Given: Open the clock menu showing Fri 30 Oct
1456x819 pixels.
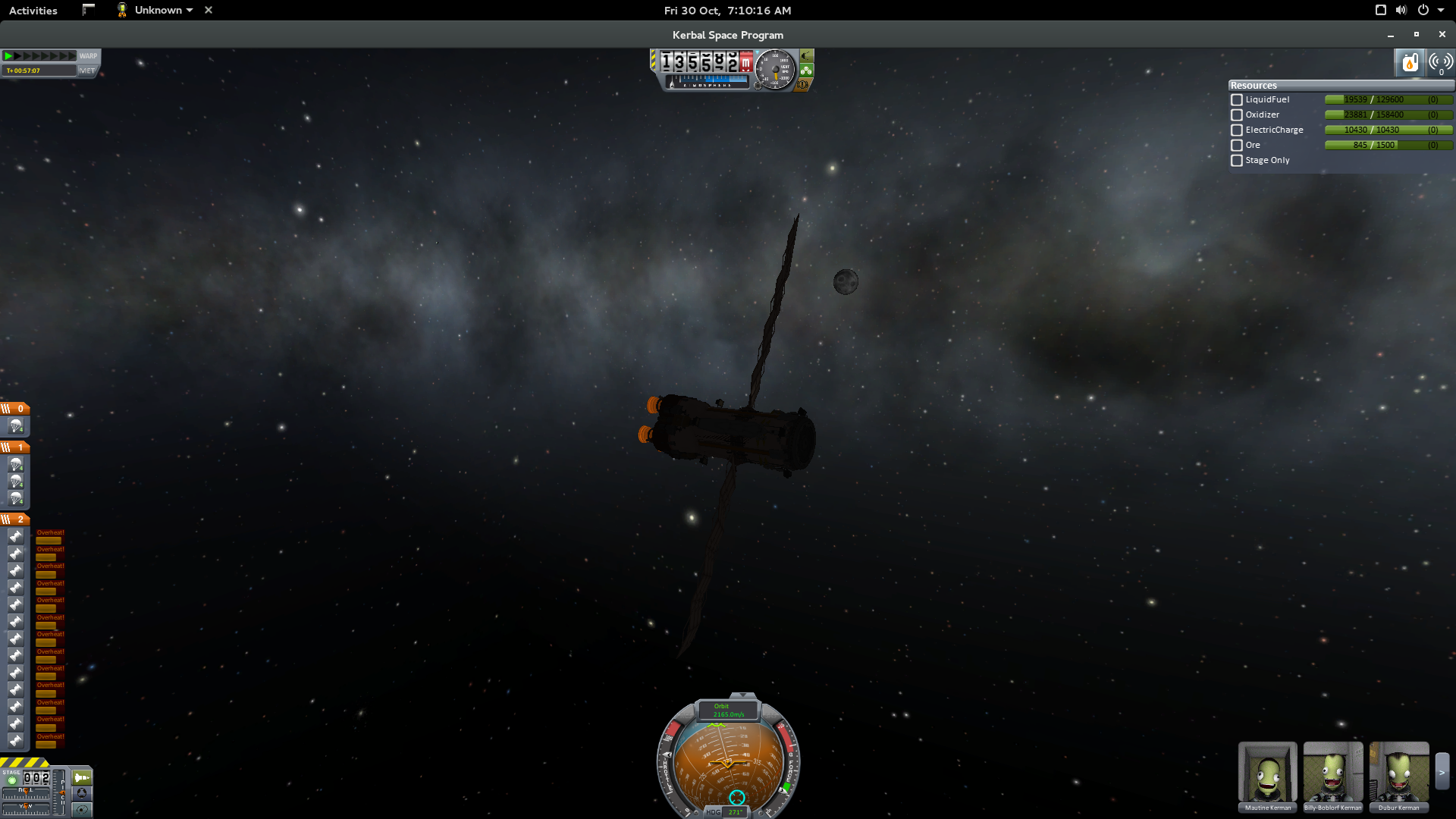Looking at the screenshot, I should pos(726,10).
